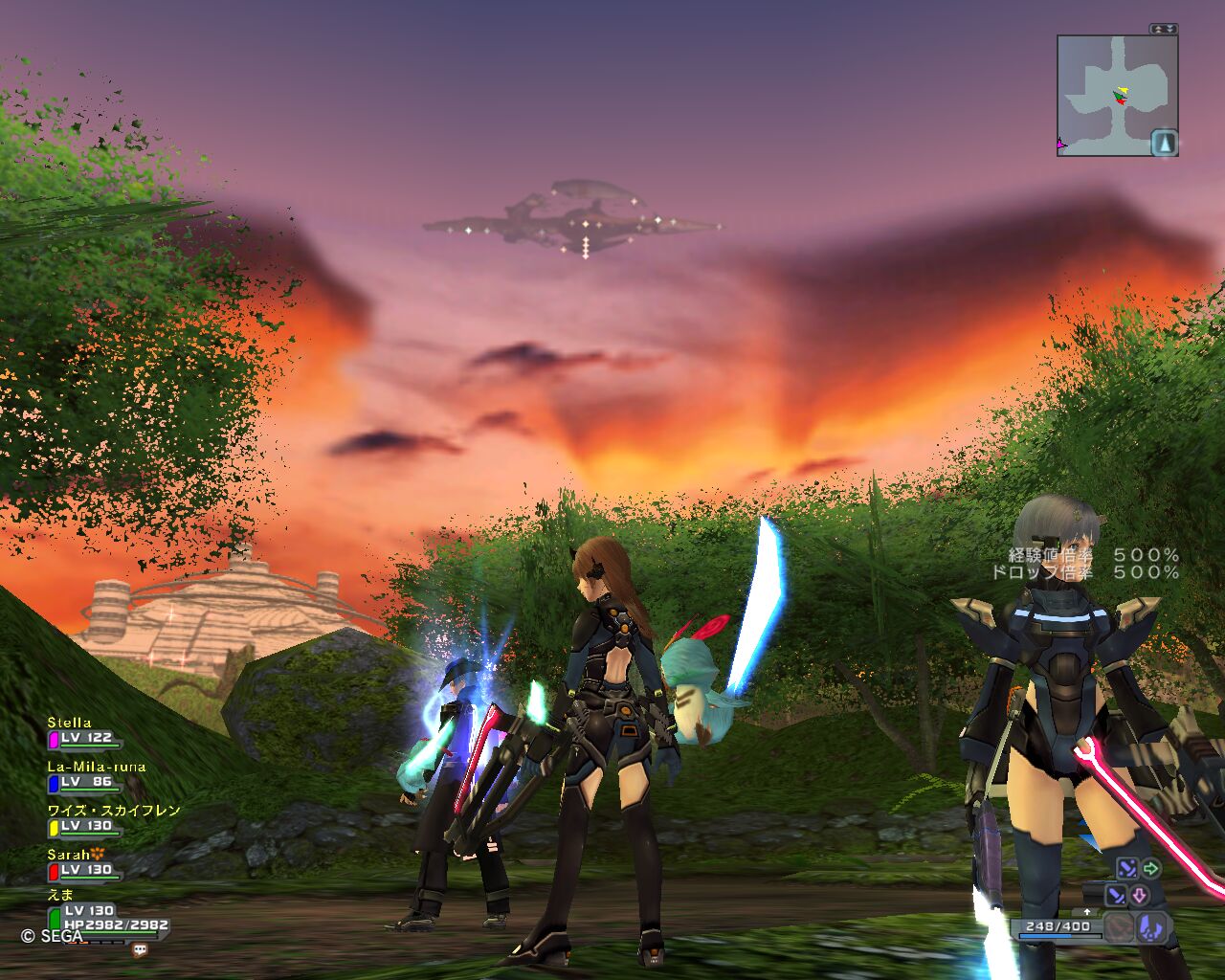The image size is (1225, 980).
Task: Select party member Stella
Action: (x=71, y=723)
